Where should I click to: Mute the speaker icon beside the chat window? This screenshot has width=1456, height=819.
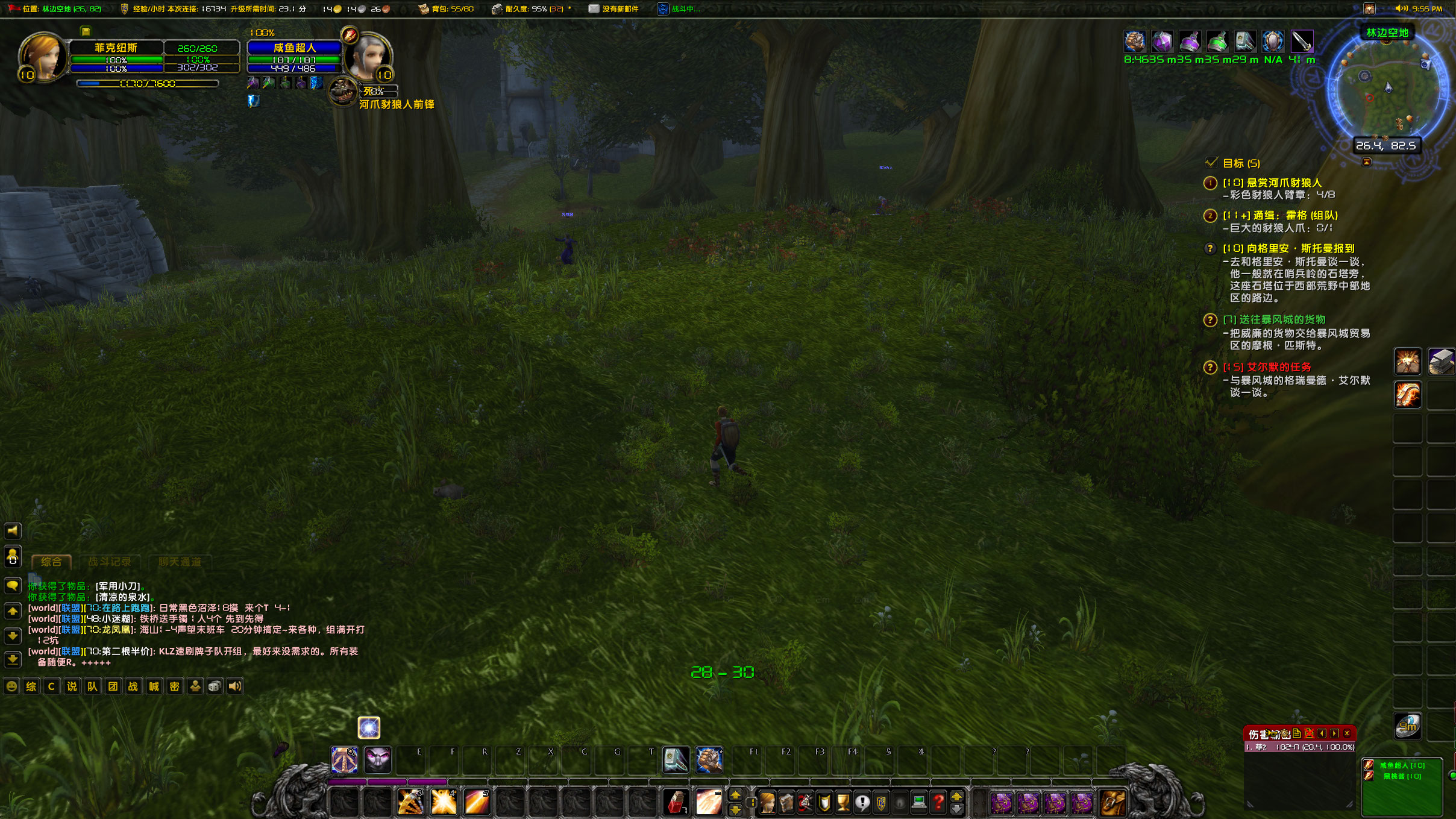(x=13, y=531)
